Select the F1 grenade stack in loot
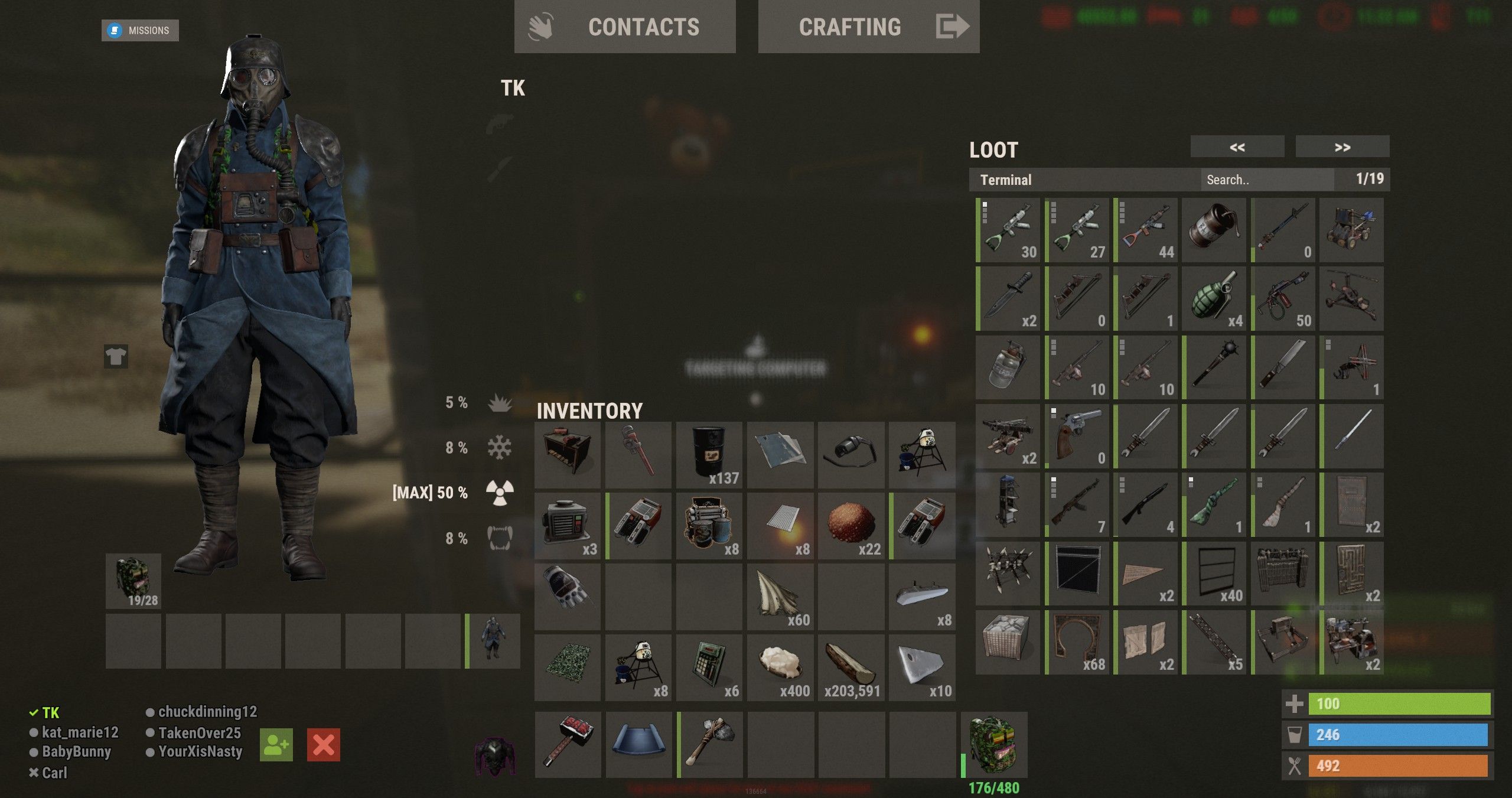The image size is (1512, 798). 1214,298
